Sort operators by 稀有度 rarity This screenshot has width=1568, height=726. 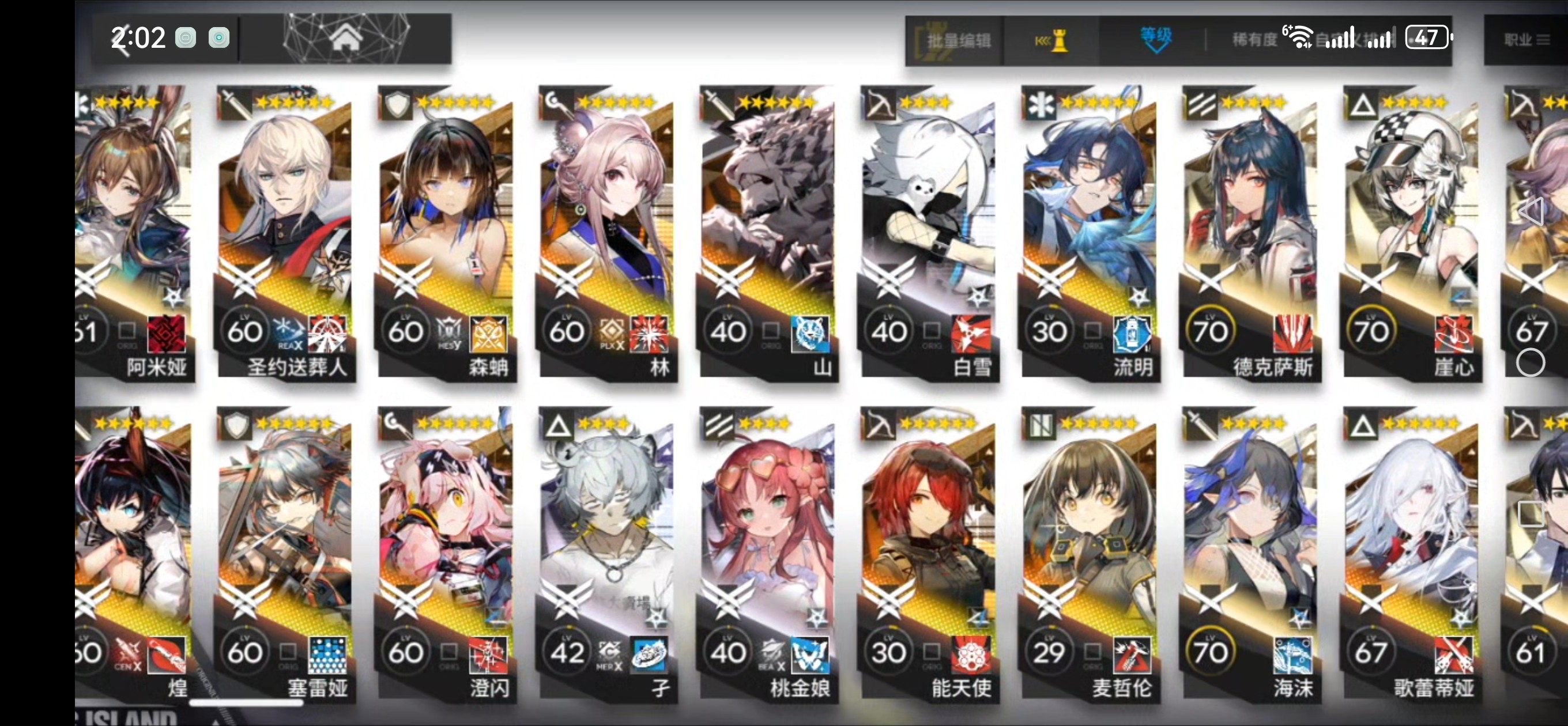[1254, 41]
